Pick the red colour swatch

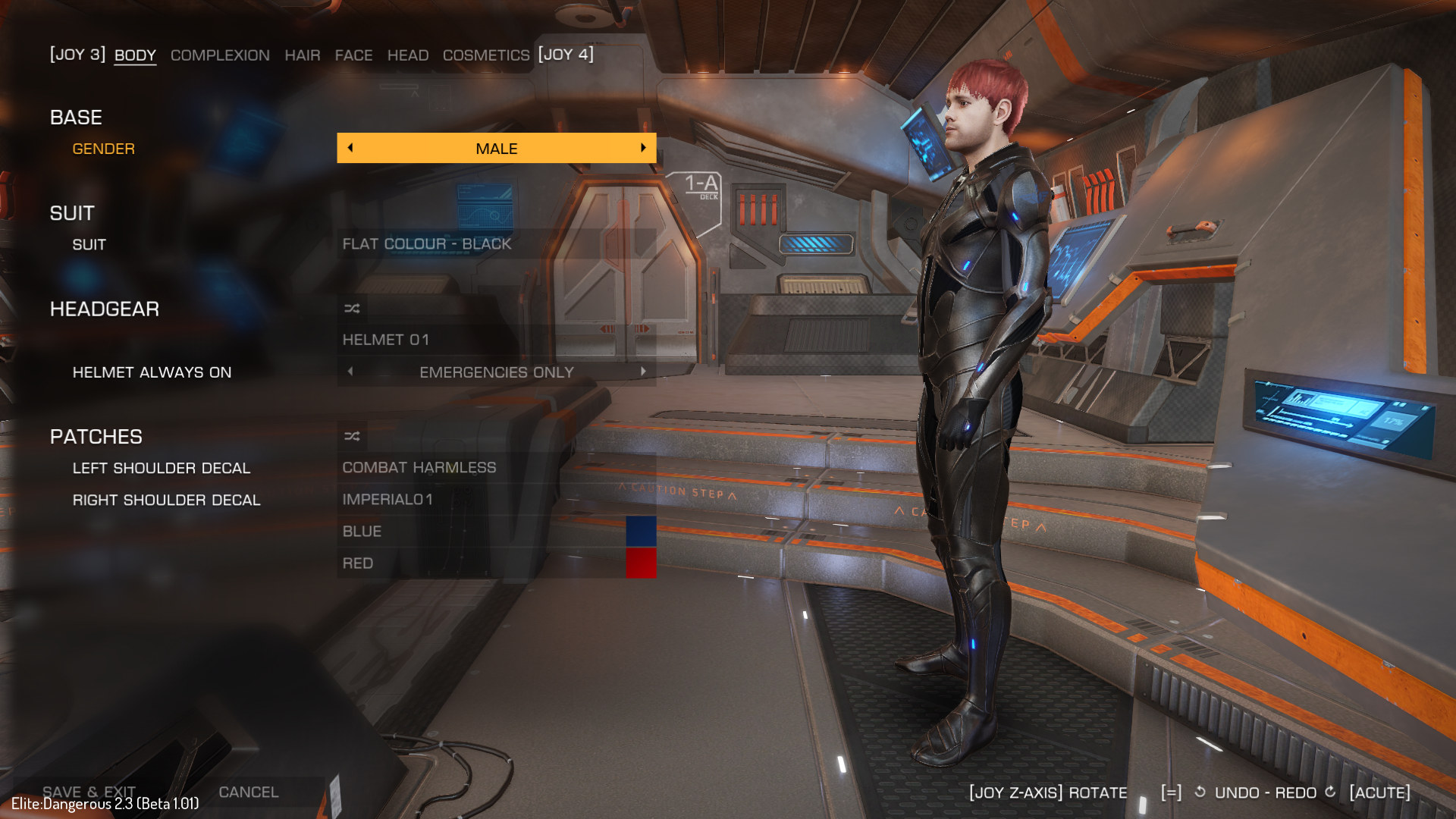(641, 563)
